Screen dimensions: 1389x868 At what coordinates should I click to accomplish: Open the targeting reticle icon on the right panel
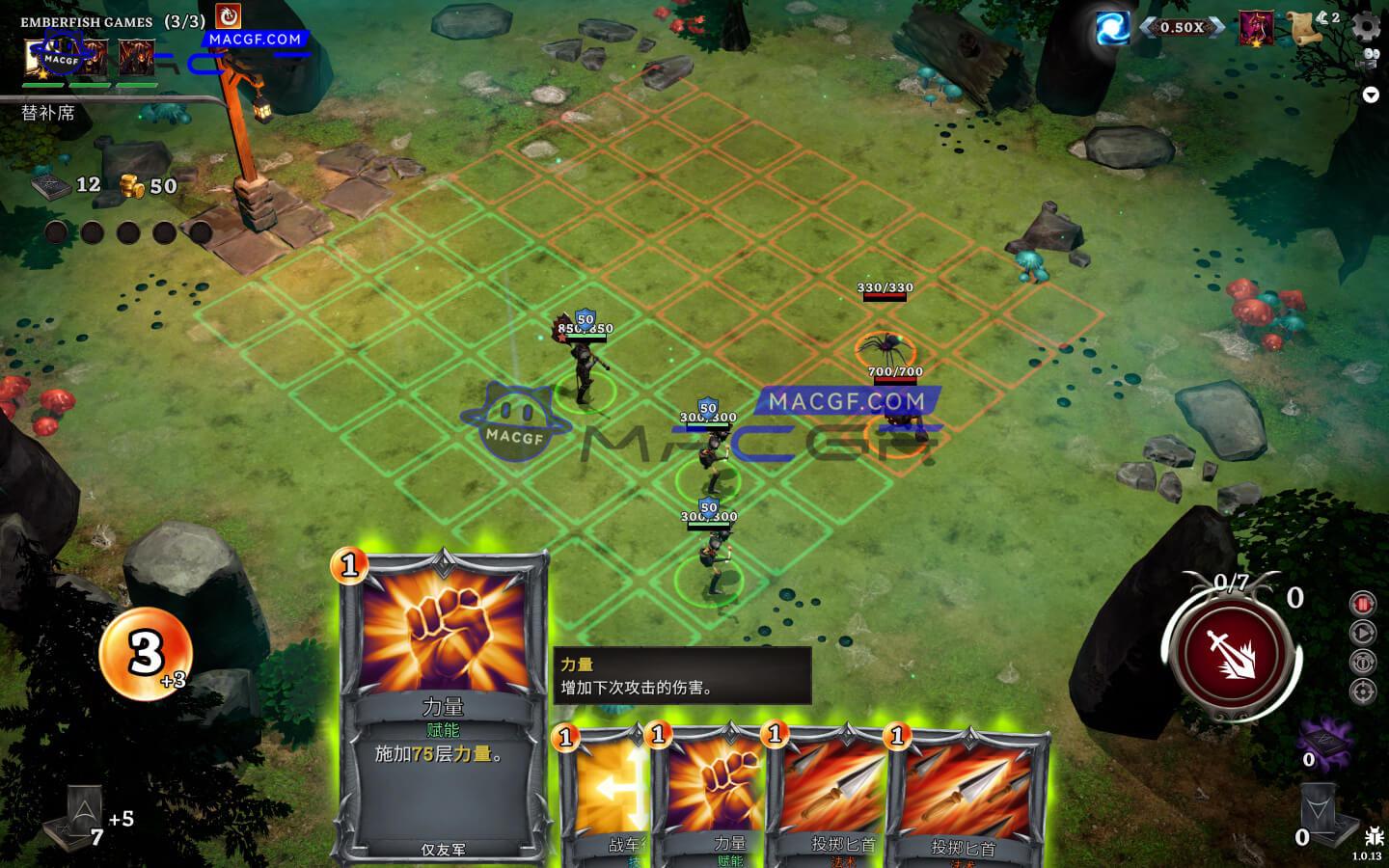coord(1362,690)
